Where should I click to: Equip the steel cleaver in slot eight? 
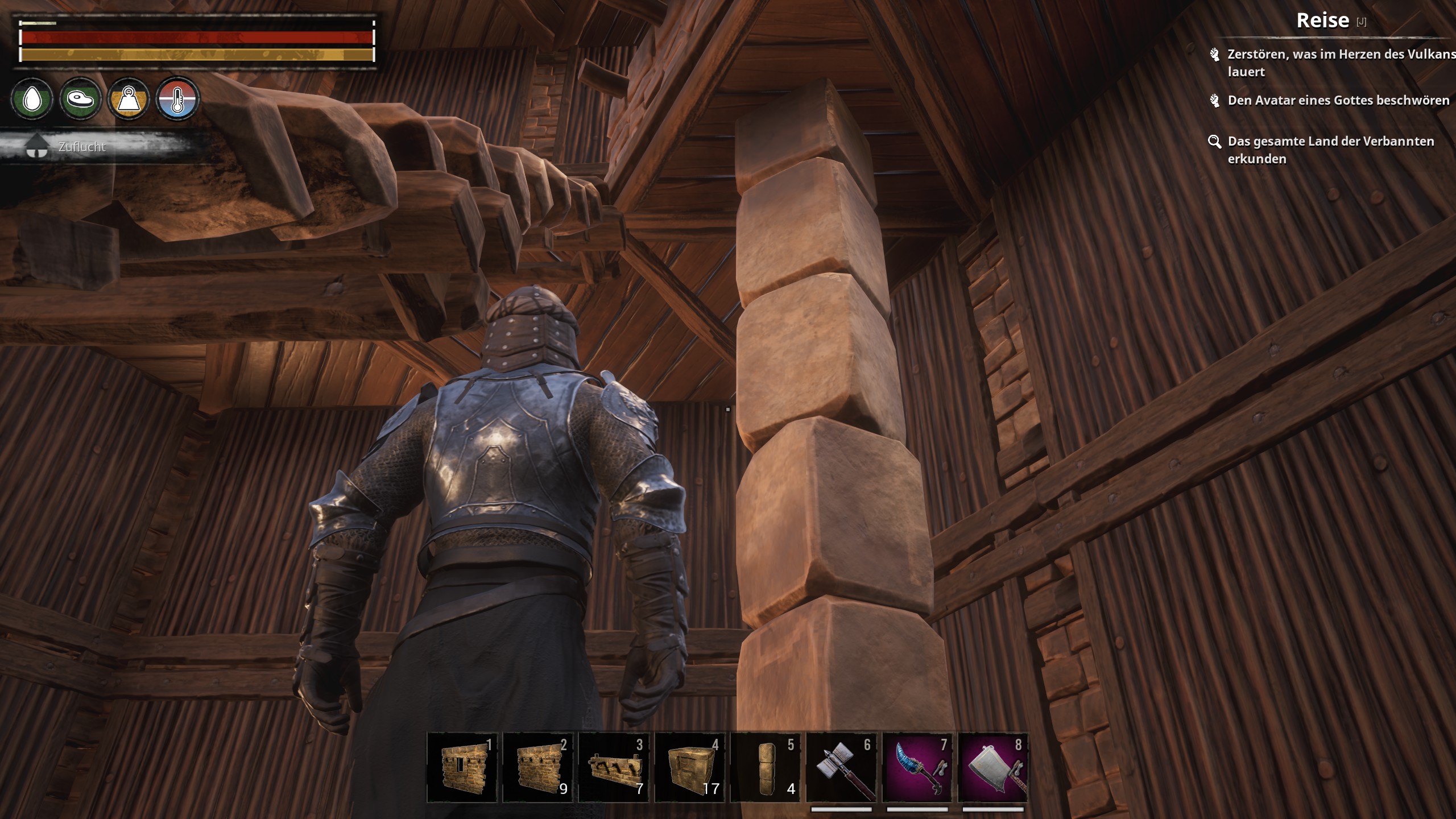993,768
